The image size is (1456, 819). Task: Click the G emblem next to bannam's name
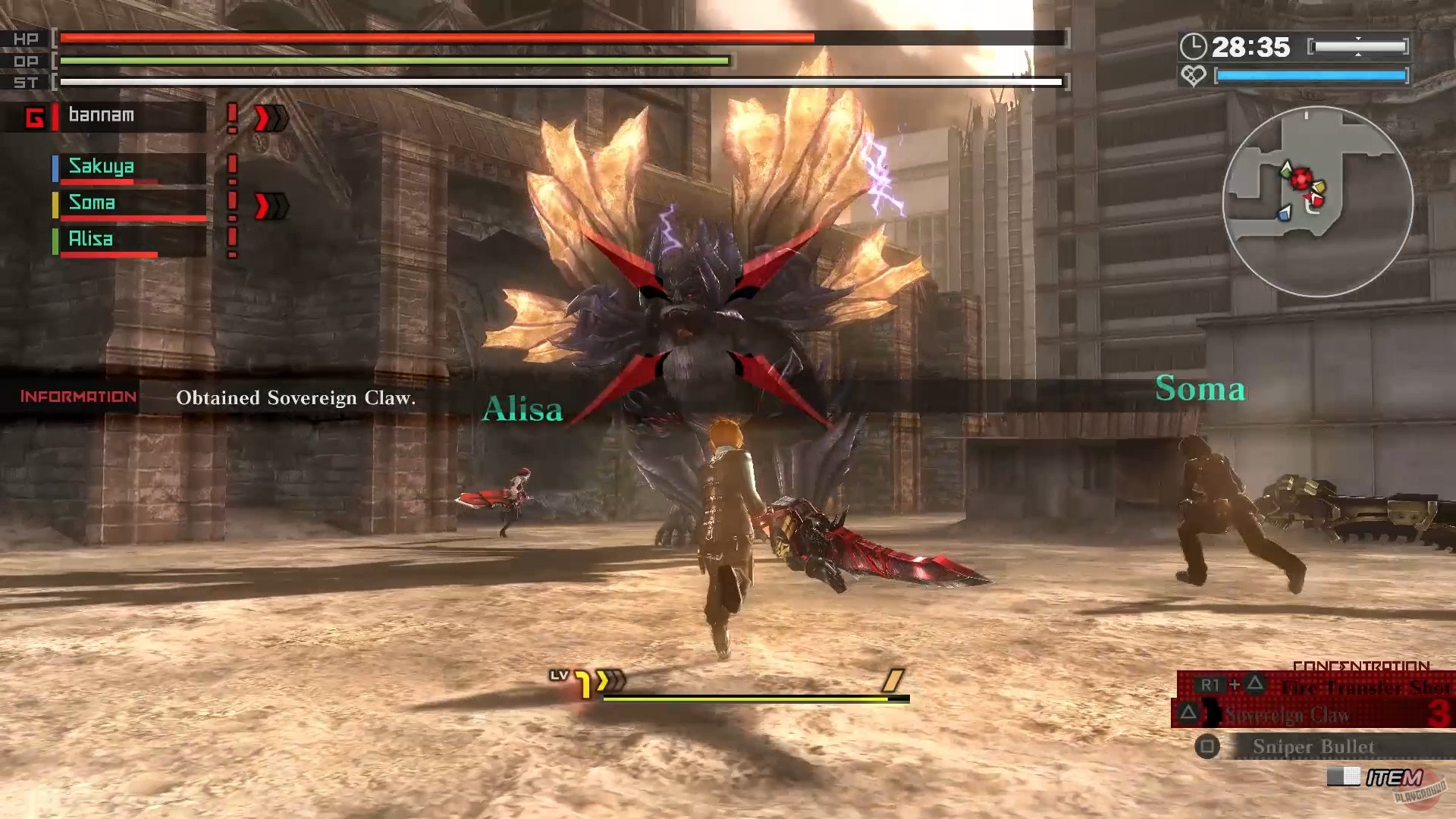tap(36, 116)
